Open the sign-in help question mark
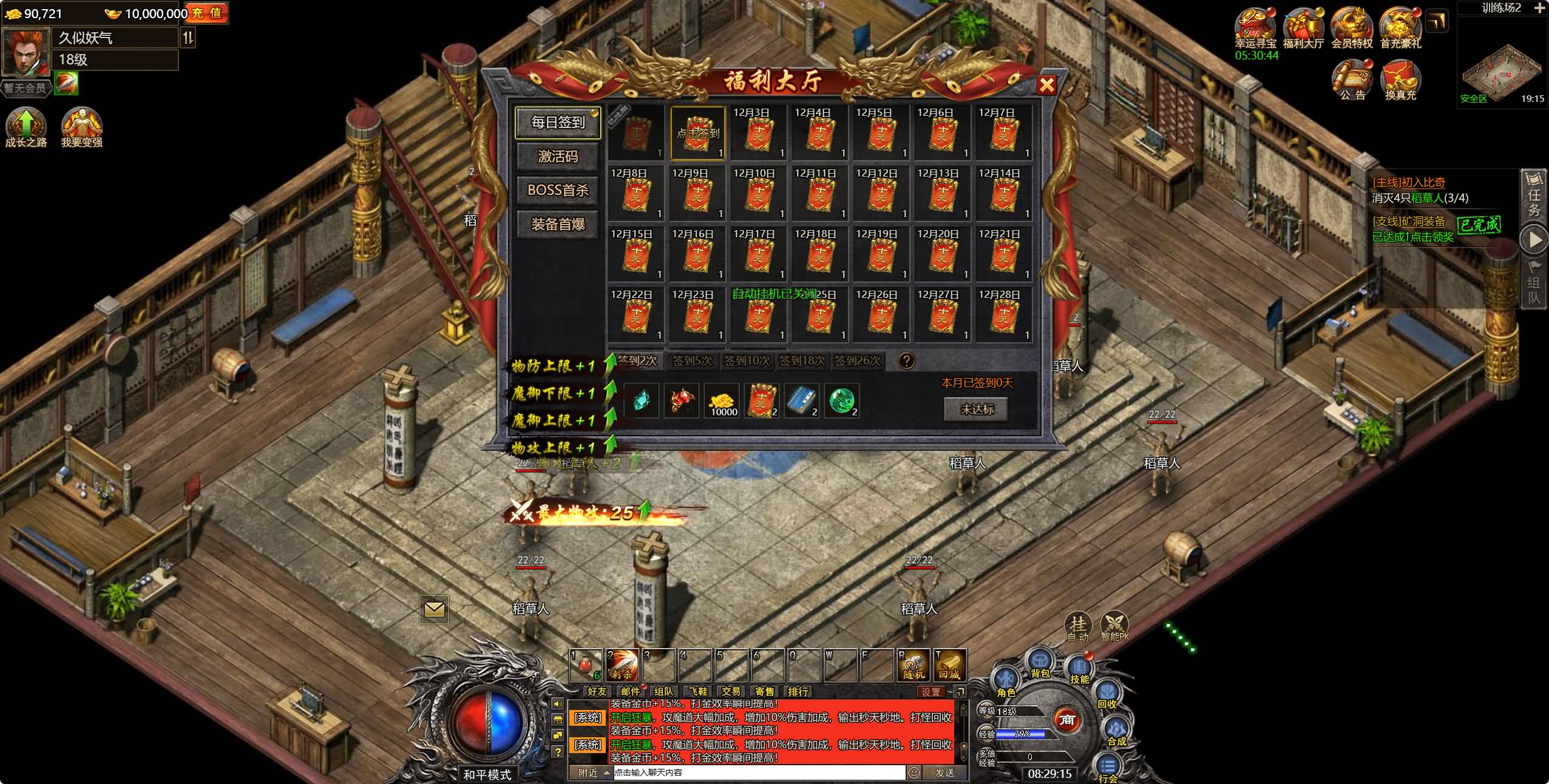Viewport: 1549px width, 784px height. (x=906, y=361)
